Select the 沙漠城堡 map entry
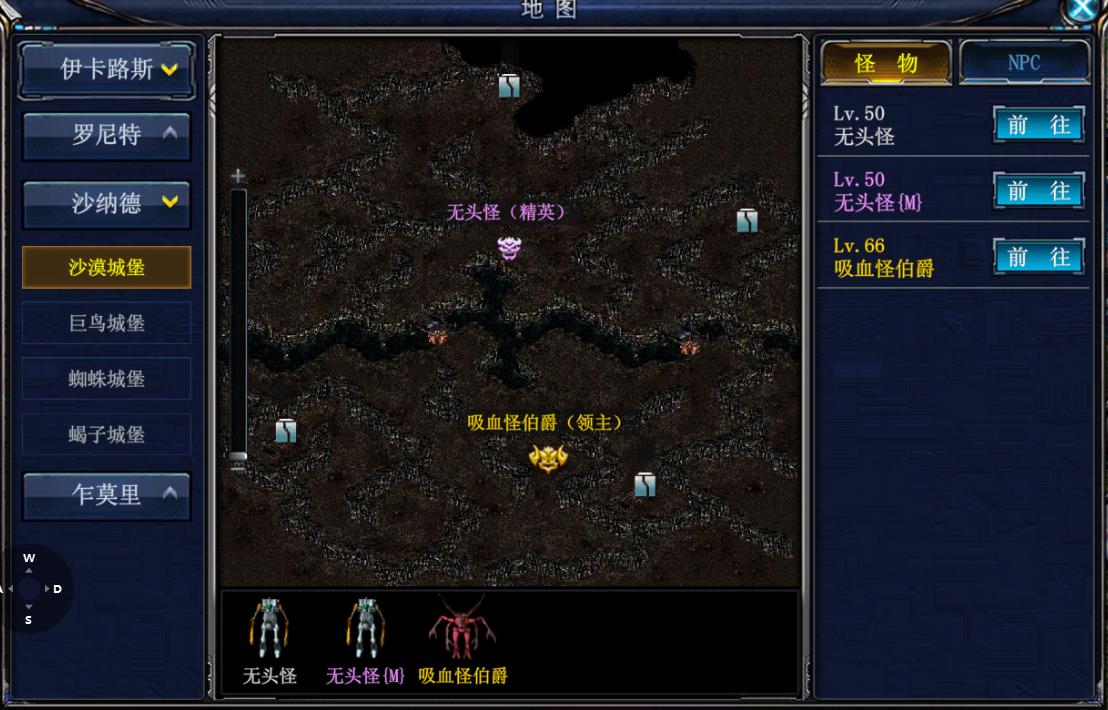1108x710 pixels. [x=106, y=267]
